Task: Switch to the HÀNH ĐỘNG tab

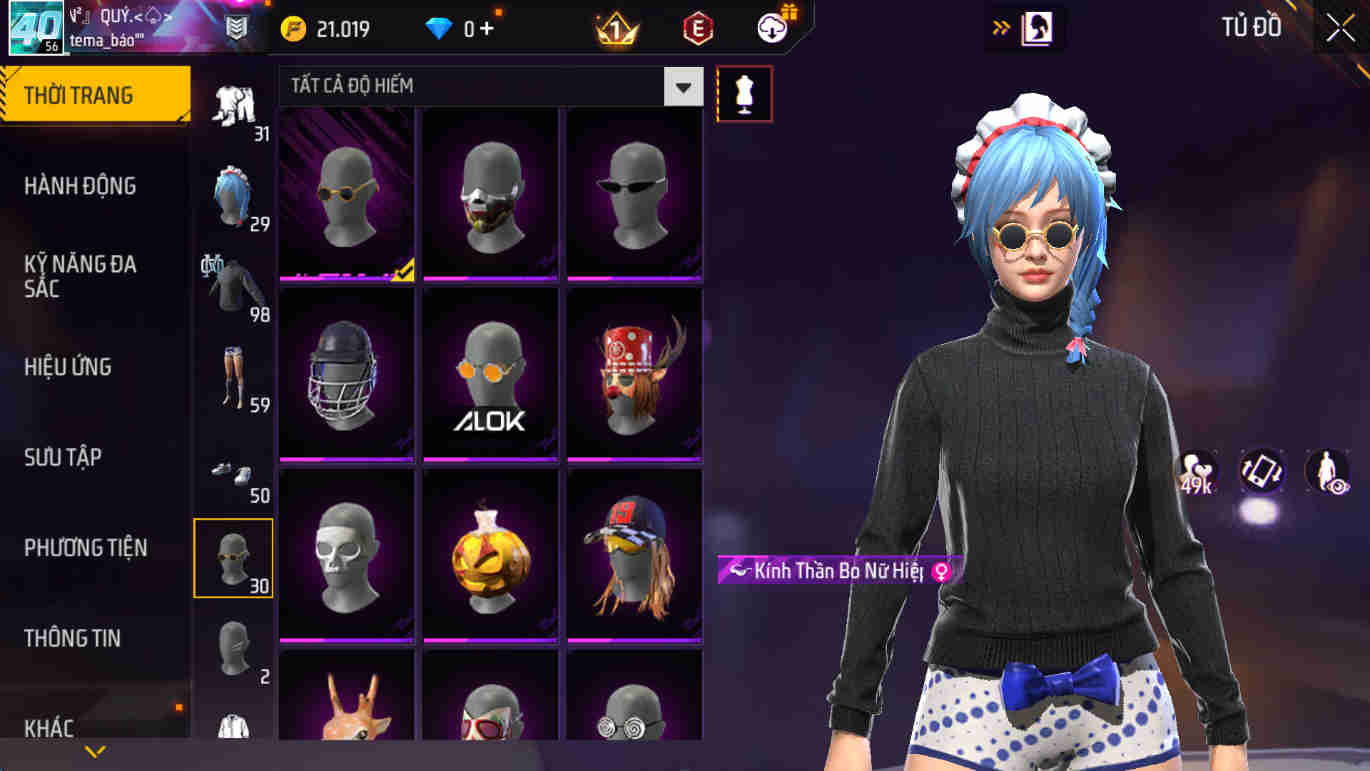Action: pos(80,186)
